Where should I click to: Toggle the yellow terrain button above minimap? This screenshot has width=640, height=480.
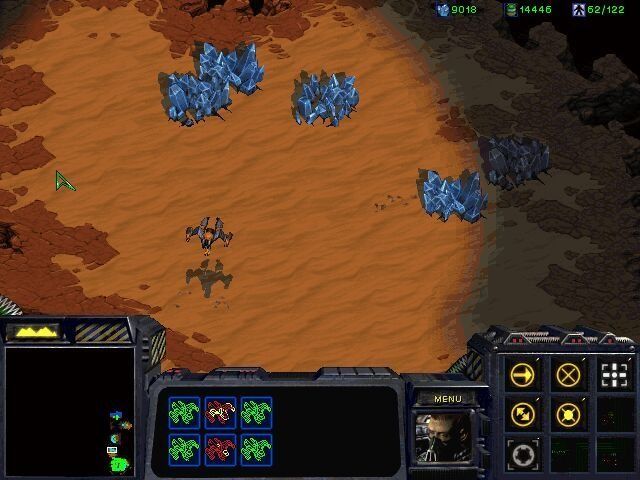32,330
